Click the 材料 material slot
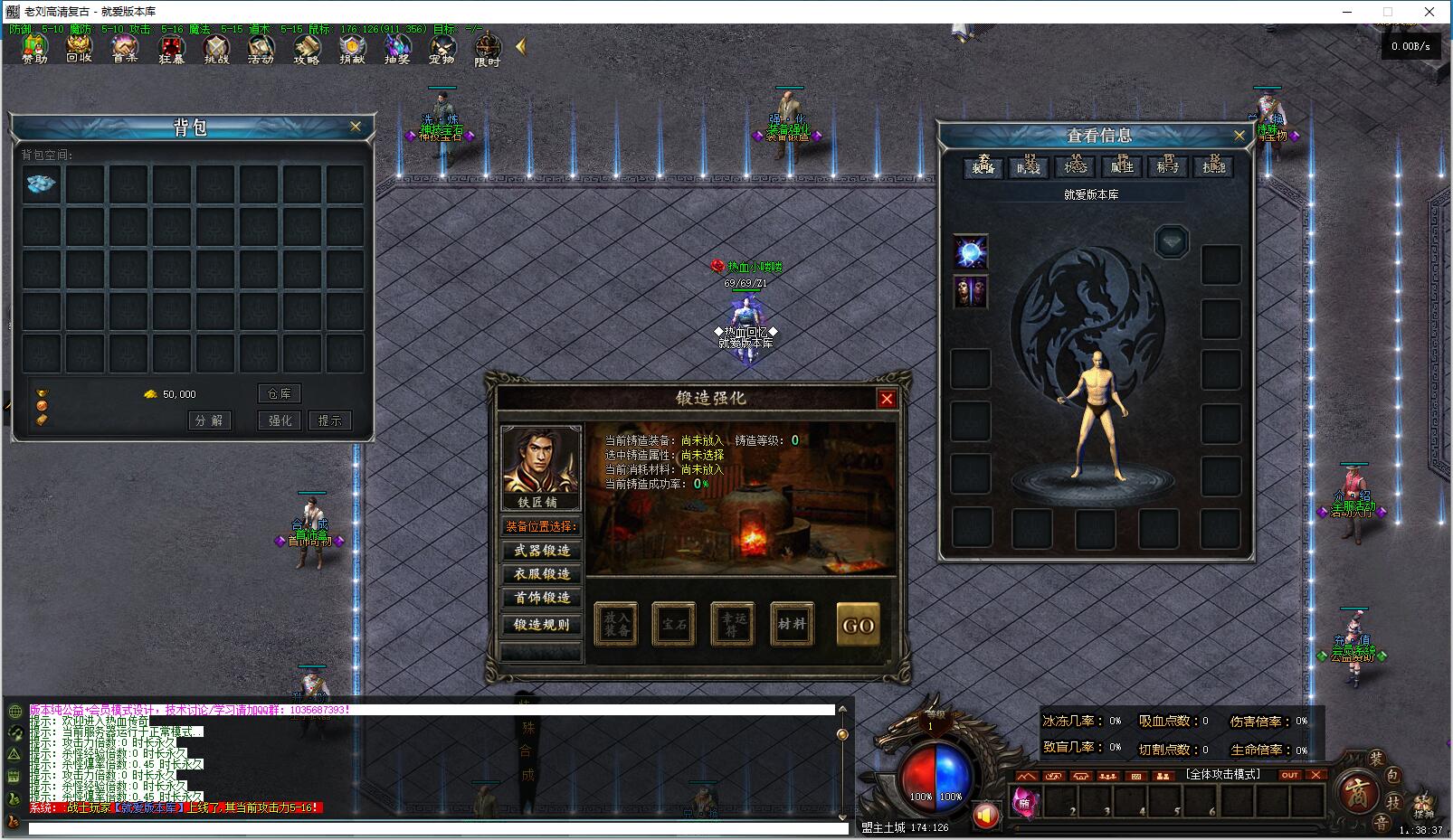1453x840 pixels. (x=792, y=624)
